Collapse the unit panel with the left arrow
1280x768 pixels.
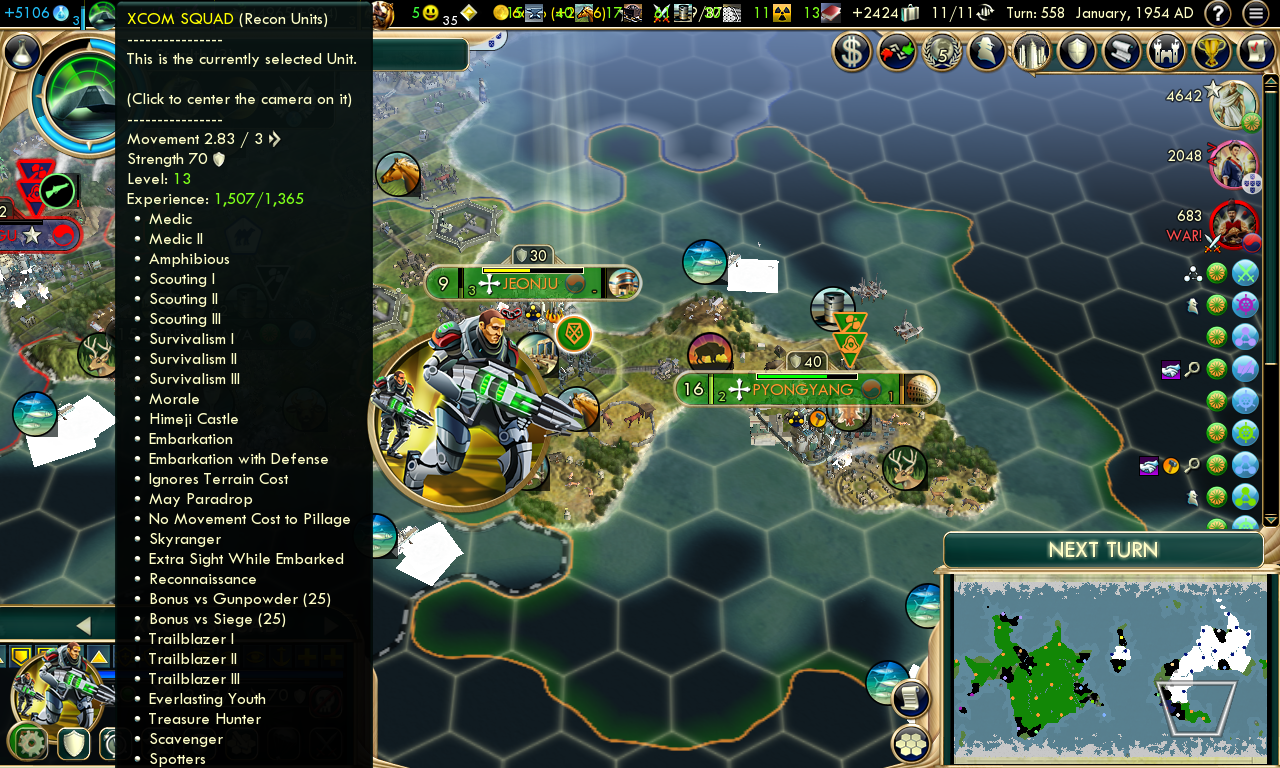[x=84, y=624]
